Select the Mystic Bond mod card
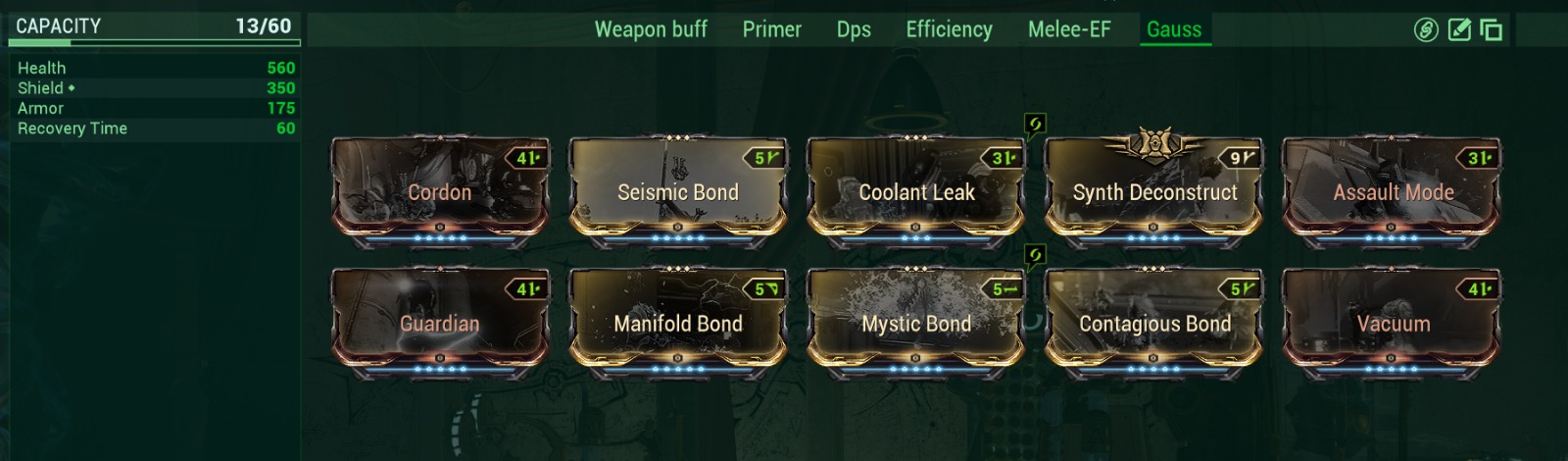The height and width of the screenshot is (461, 1568). [916, 323]
